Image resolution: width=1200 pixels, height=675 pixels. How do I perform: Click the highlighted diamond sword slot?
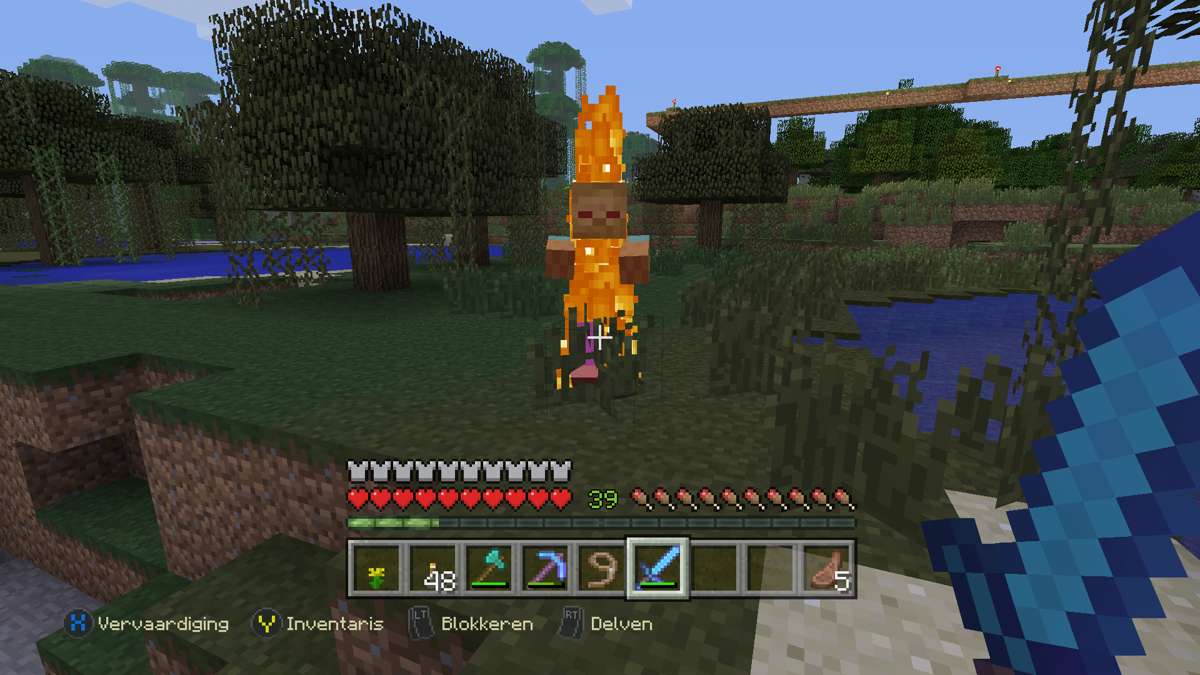pyautogui.click(x=657, y=569)
